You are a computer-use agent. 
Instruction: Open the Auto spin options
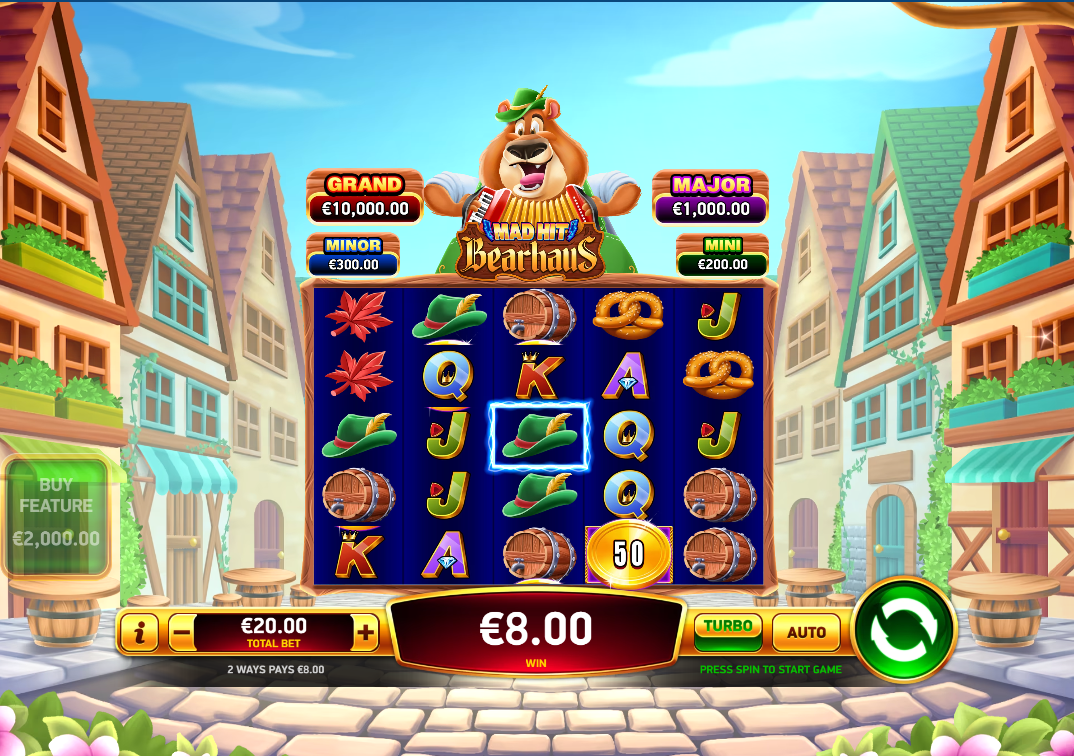click(x=806, y=632)
